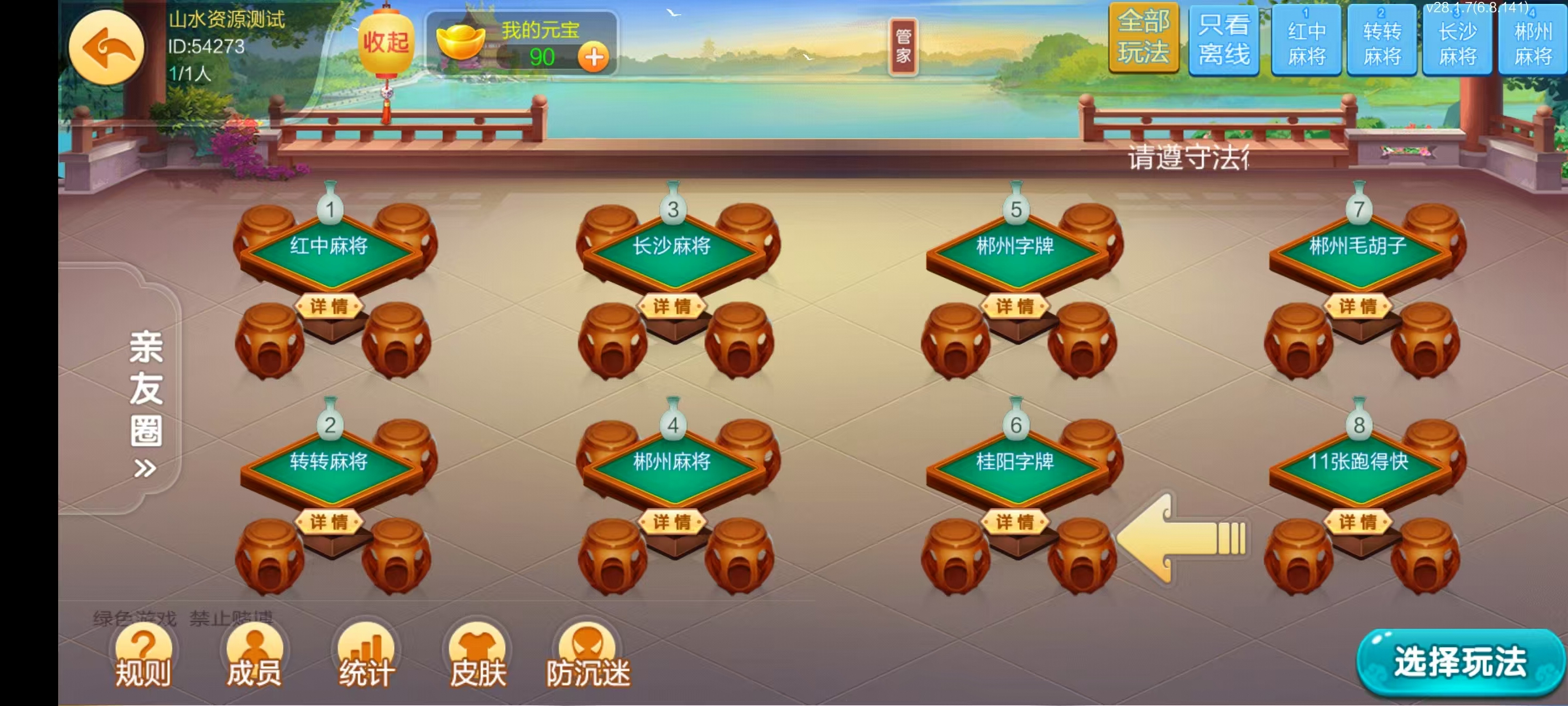1568x706 pixels.
Task: Collapse the banner via 收起 lantern
Action: coord(387,42)
